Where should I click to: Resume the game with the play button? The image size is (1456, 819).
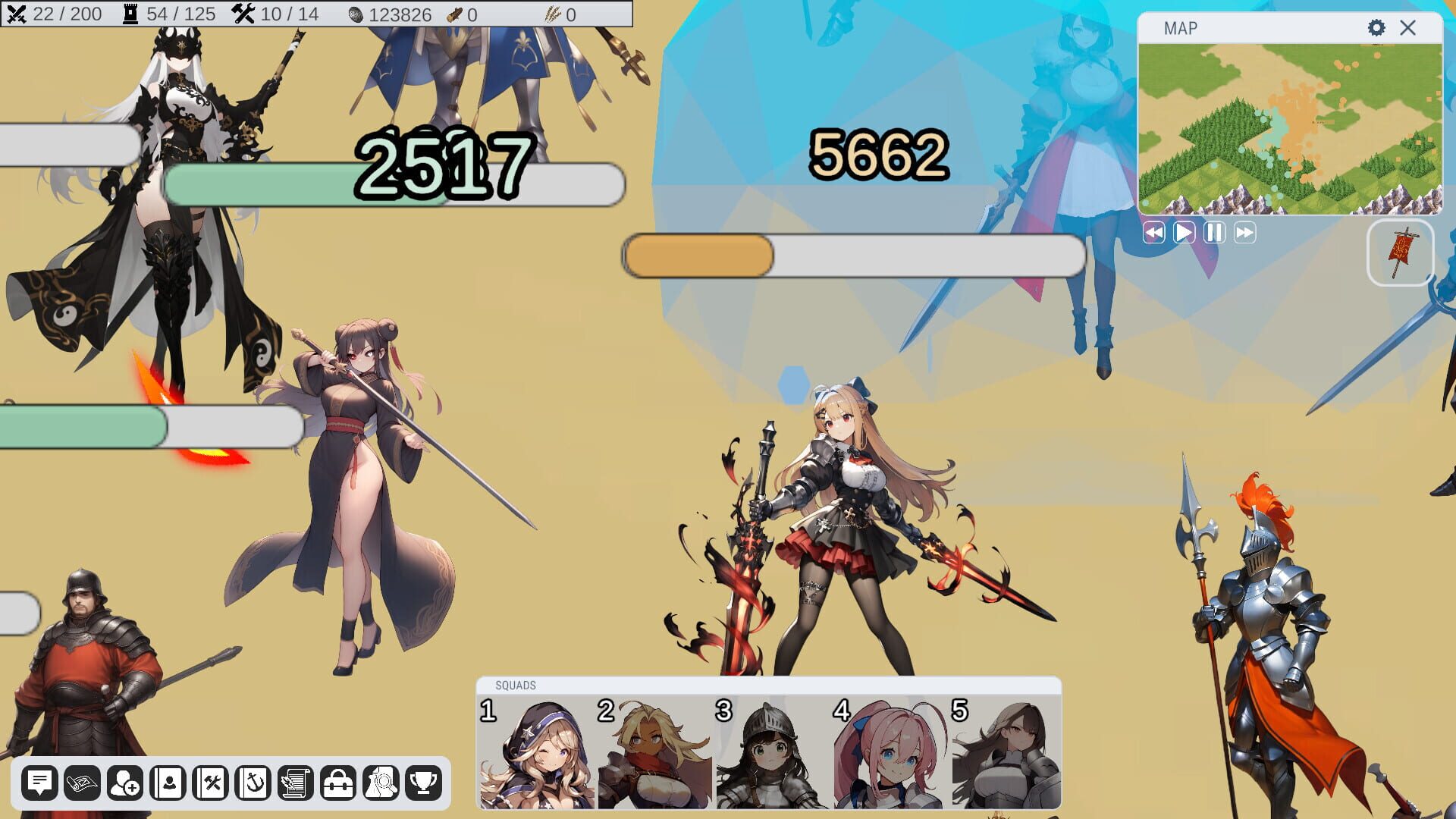pyautogui.click(x=1183, y=234)
